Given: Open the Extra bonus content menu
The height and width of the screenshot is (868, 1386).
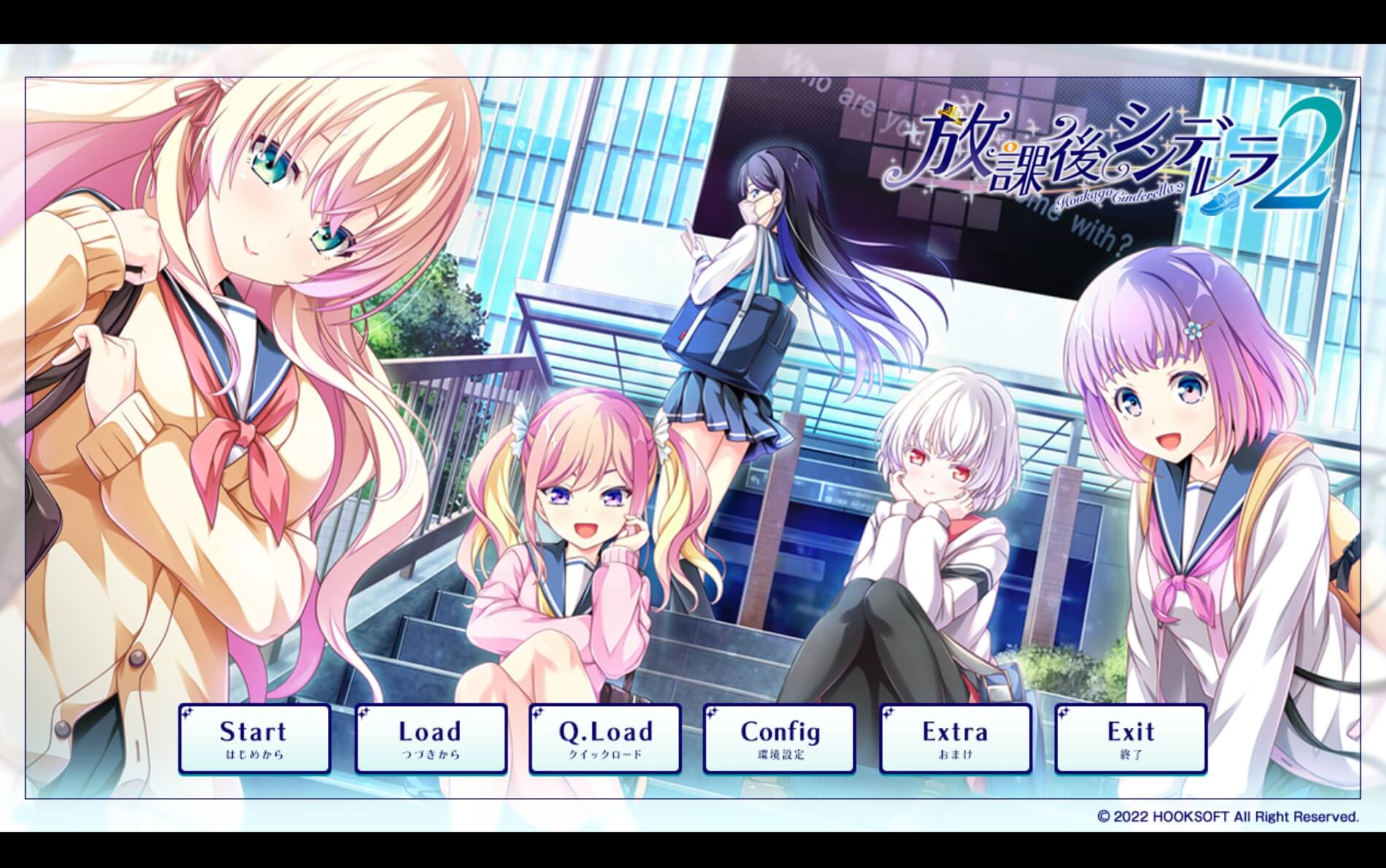Looking at the screenshot, I should [954, 737].
